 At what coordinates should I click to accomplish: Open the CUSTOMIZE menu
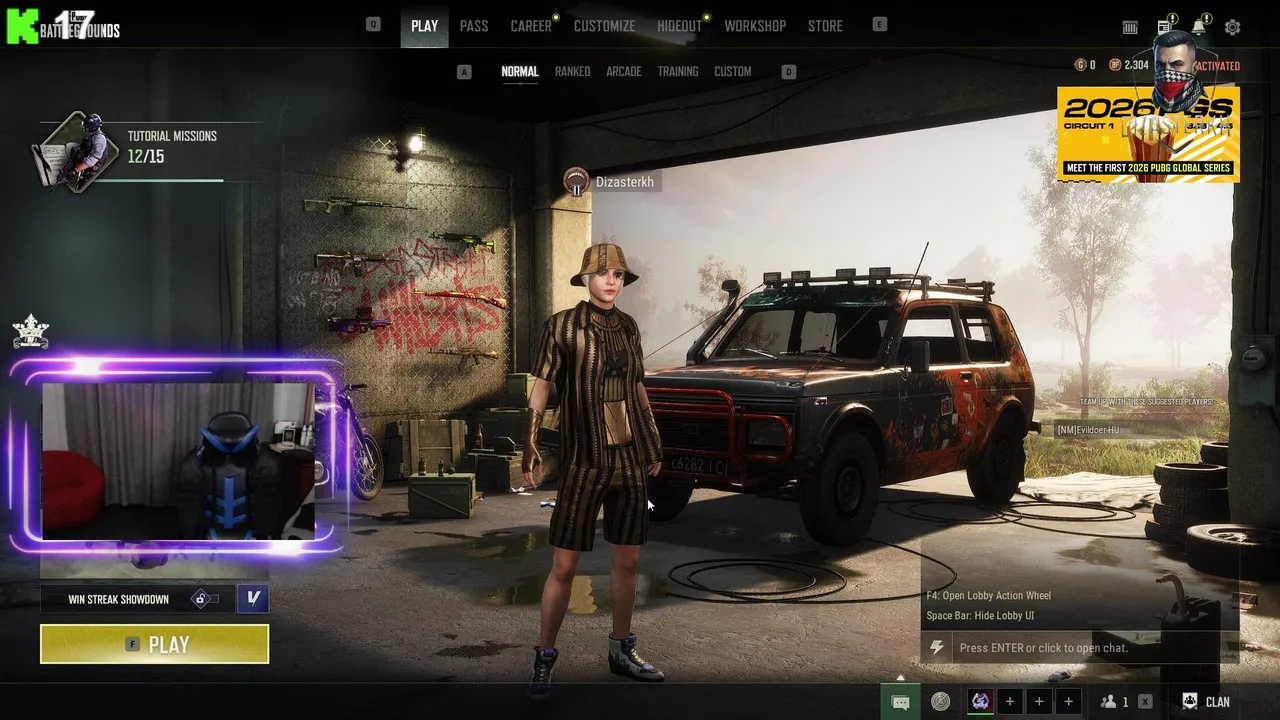604,26
